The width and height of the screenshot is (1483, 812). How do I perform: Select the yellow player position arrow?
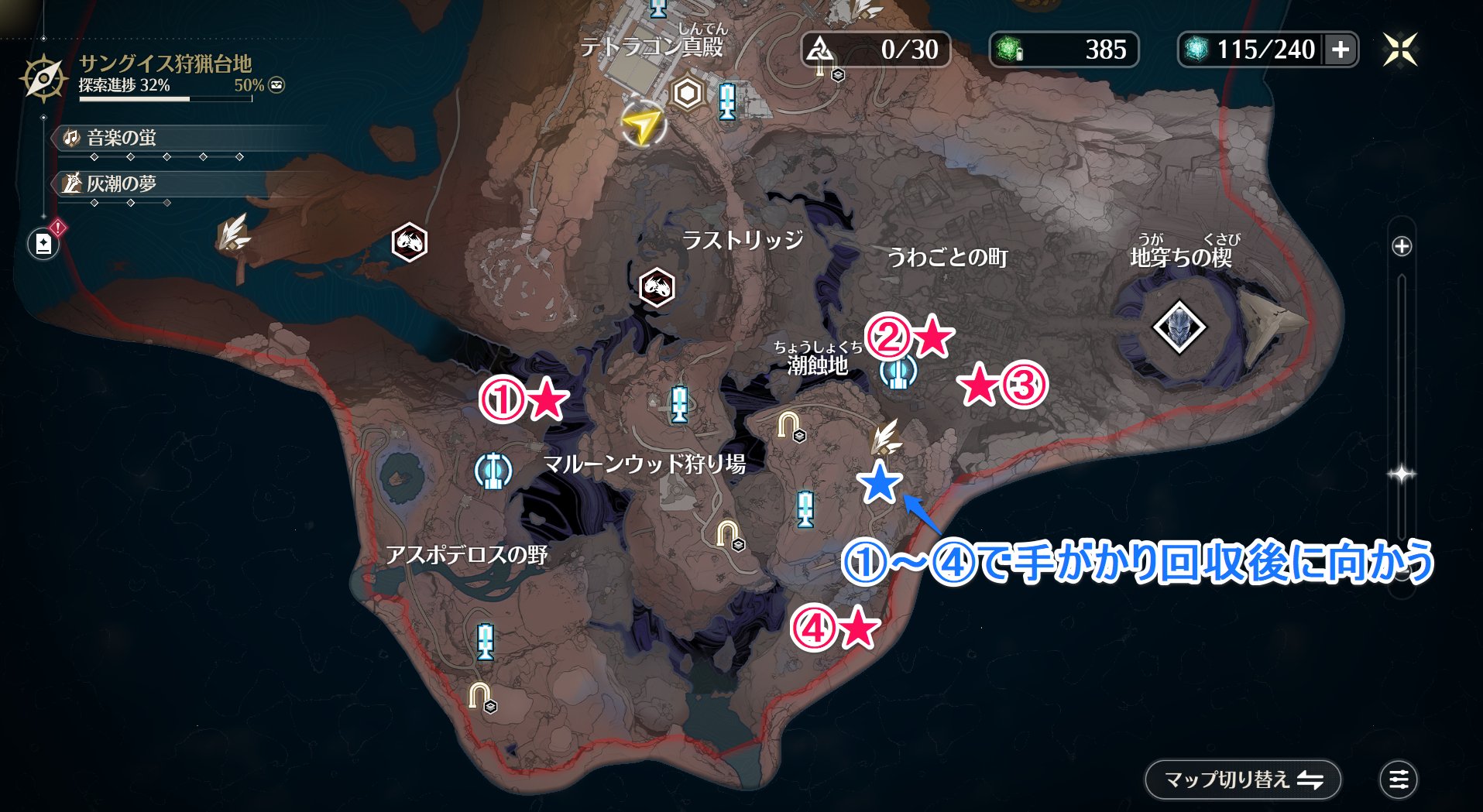click(642, 124)
